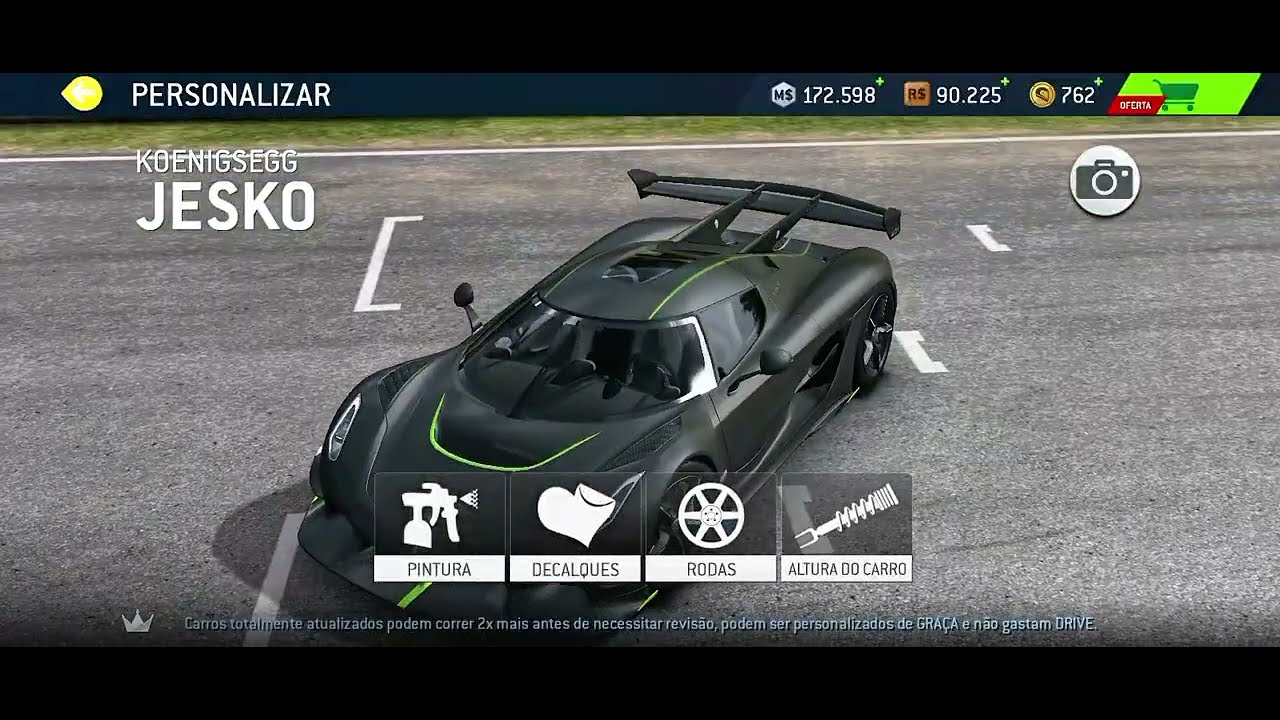Open Altura do Carro ride height
The height and width of the screenshot is (720, 1280).
point(847,527)
